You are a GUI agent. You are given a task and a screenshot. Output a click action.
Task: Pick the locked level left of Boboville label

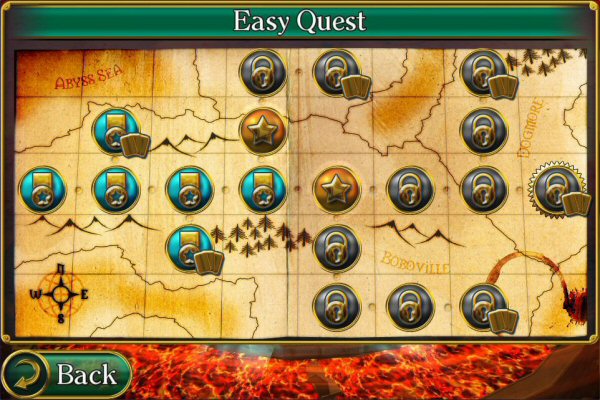click(337, 246)
